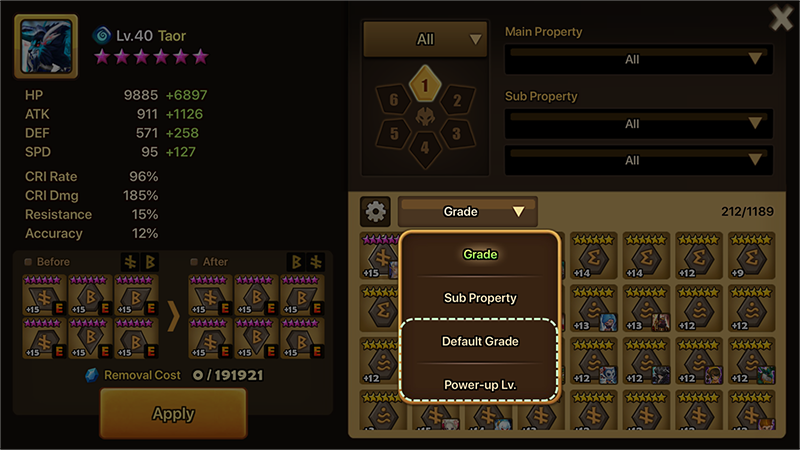The width and height of the screenshot is (800, 450).
Task: Choose Grade in the sort menu
Action: tap(479, 254)
